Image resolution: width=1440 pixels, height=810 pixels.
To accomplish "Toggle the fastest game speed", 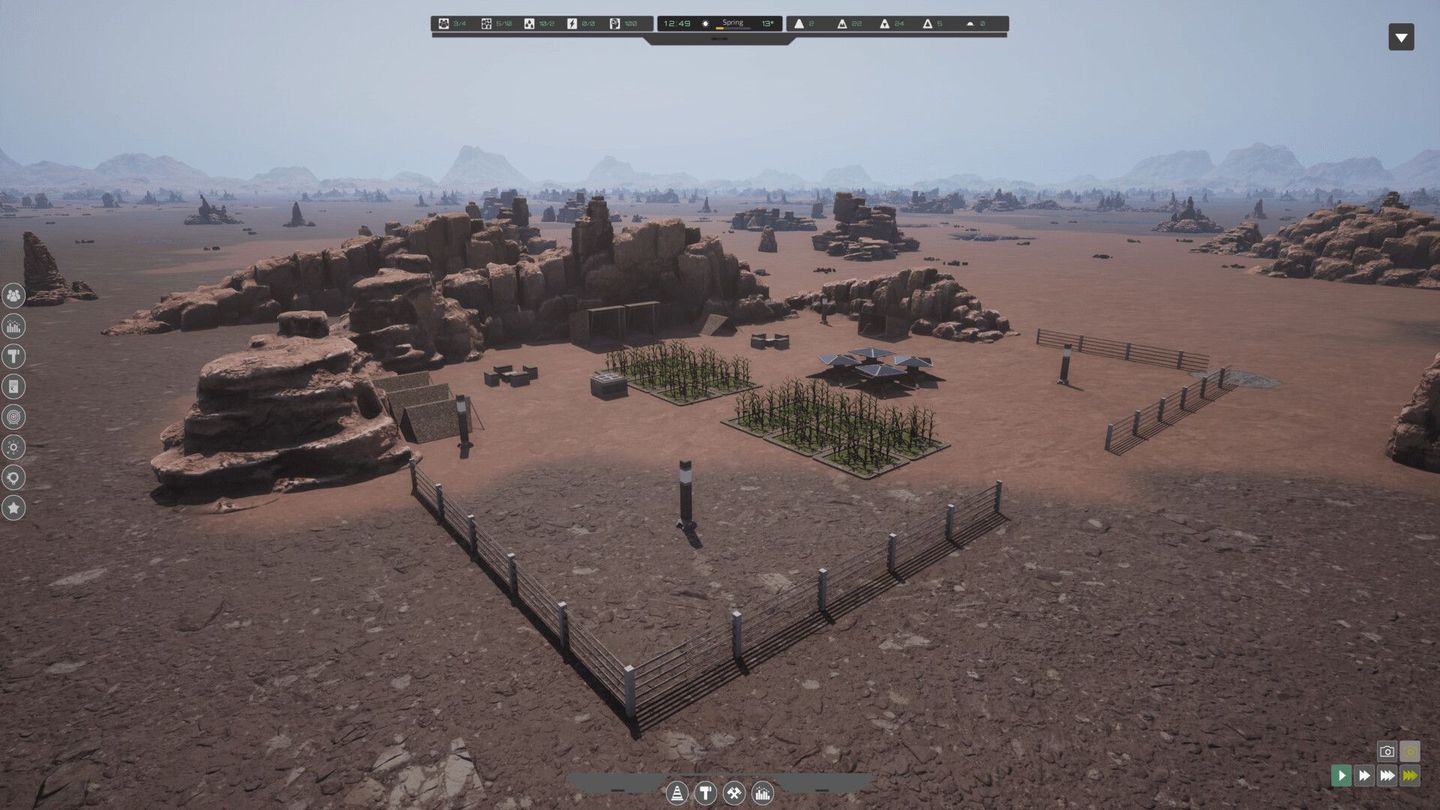I will click(x=1410, y=775).
